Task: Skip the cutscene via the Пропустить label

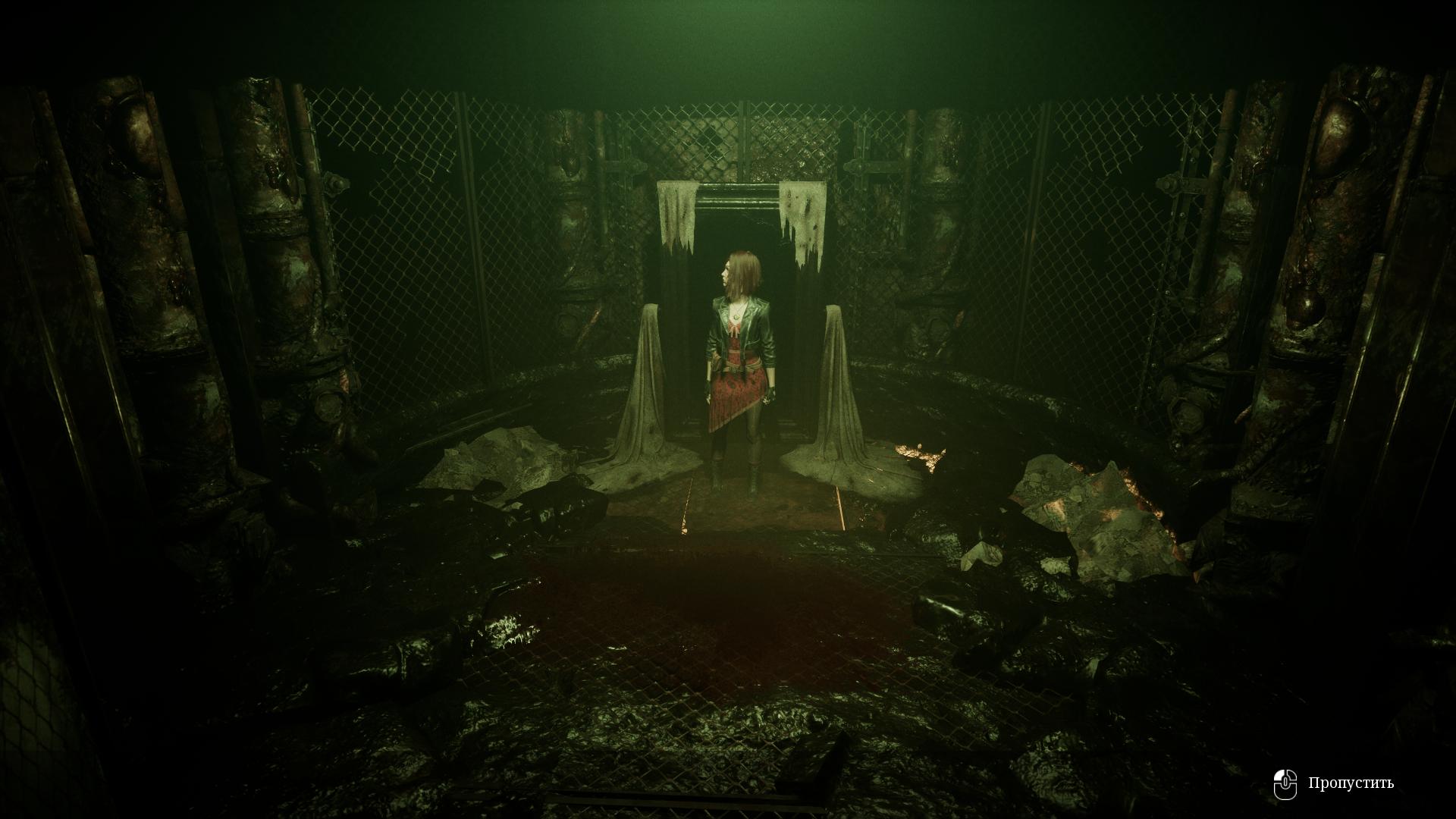Action: pyautogui.click(x=1350, y=783)
